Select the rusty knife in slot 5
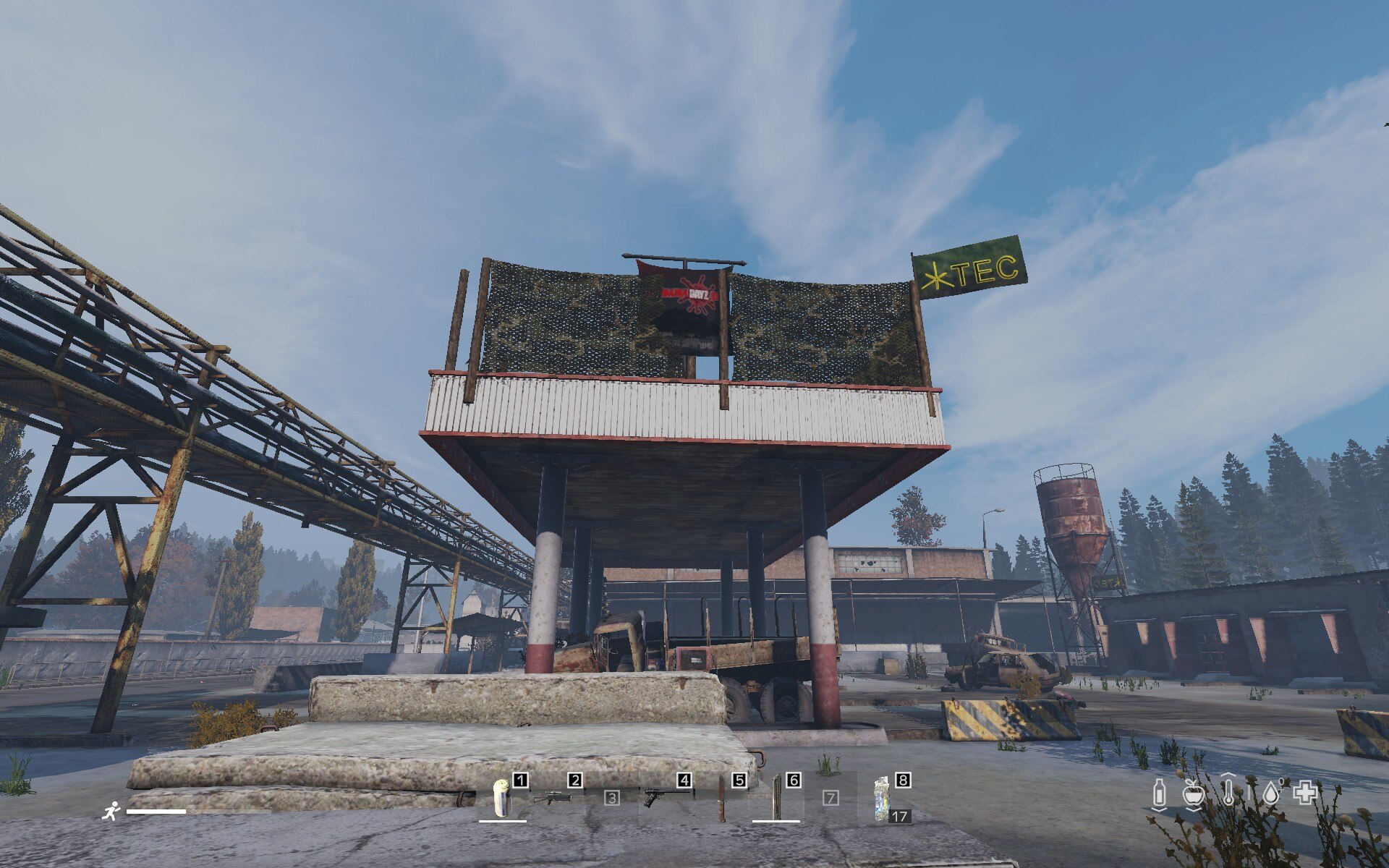 pos(721,799)
